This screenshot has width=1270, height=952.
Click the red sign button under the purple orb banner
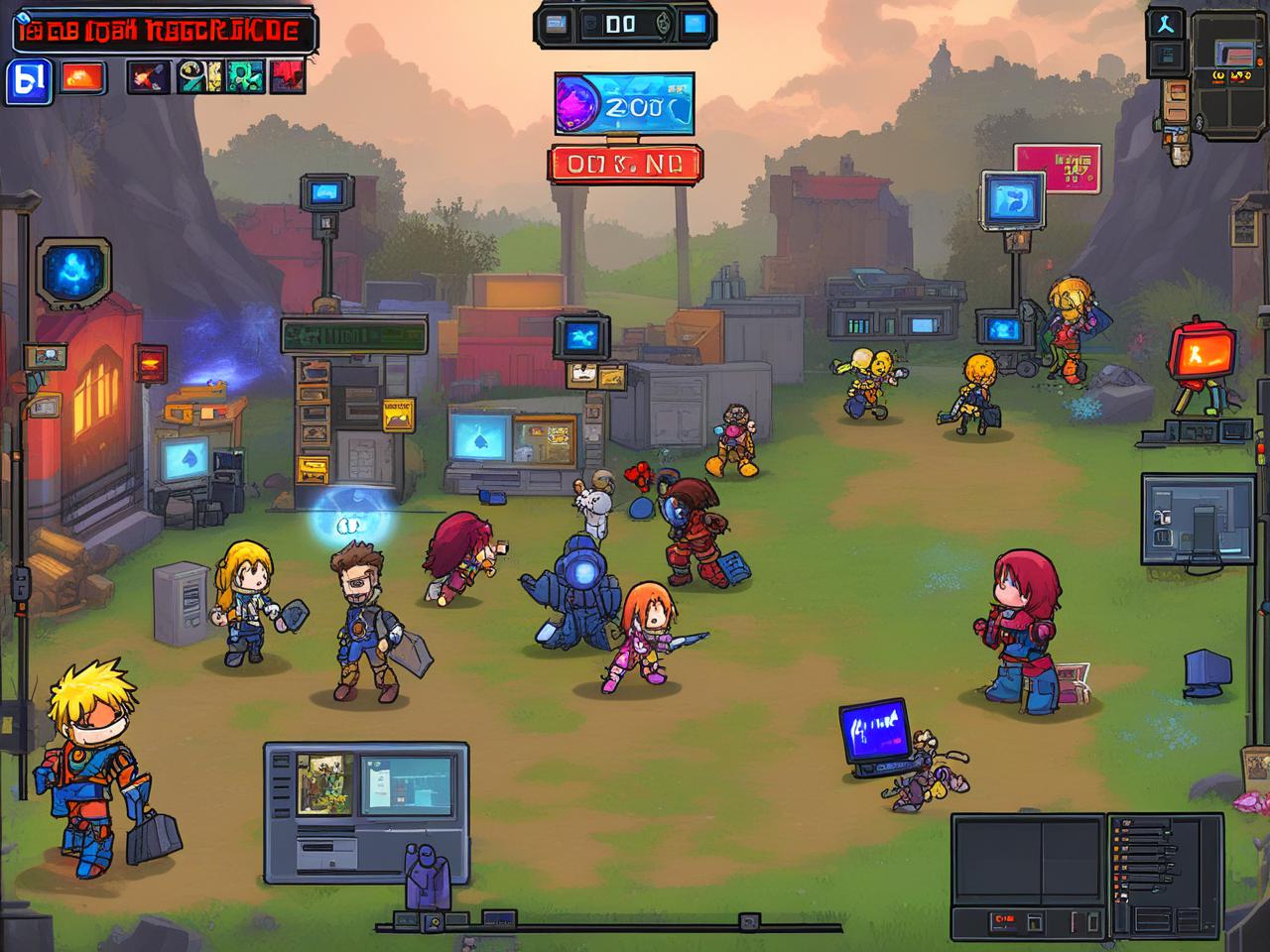[624, 165]
